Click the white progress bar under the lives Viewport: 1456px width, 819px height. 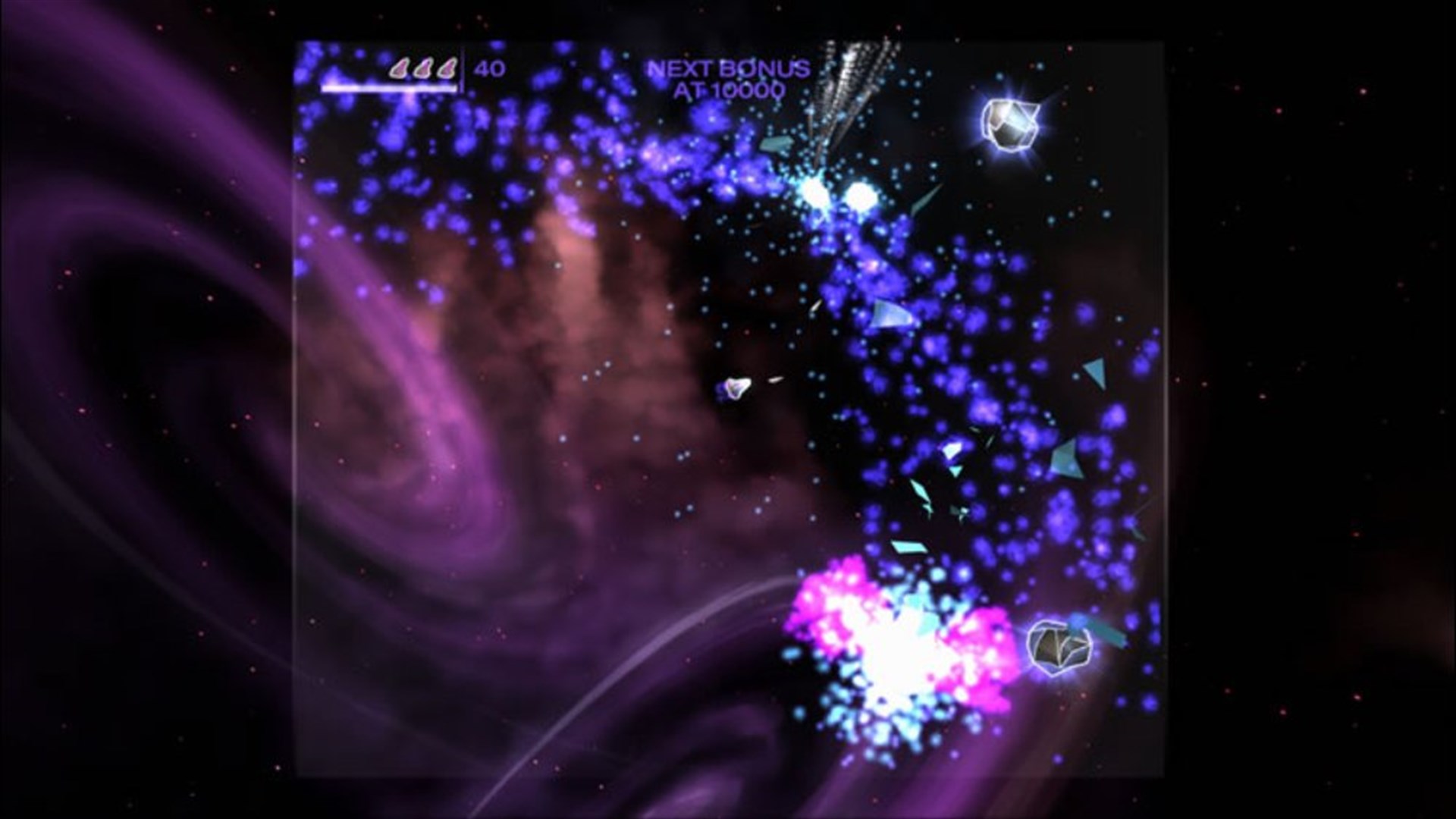391,88
